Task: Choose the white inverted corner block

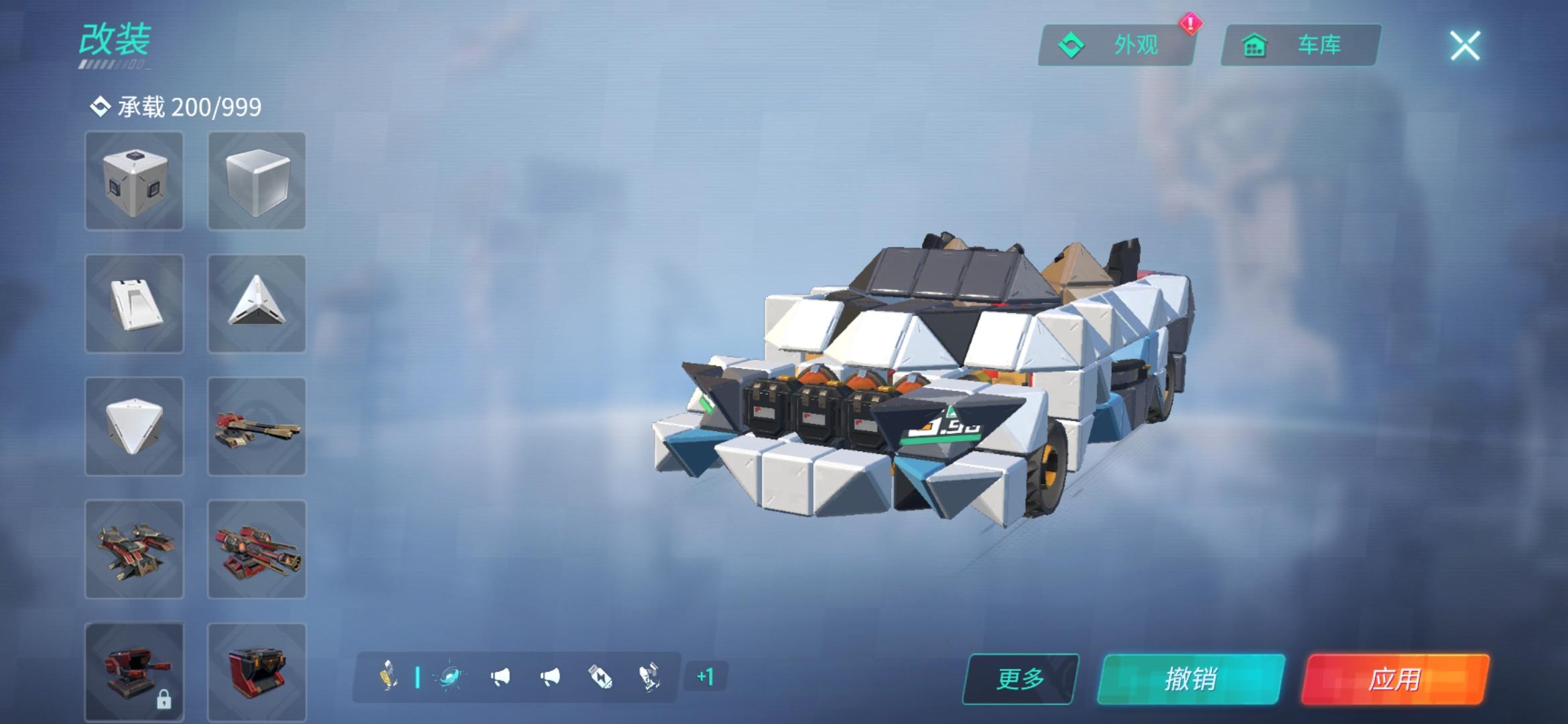Action: click(x=134, y=426)
